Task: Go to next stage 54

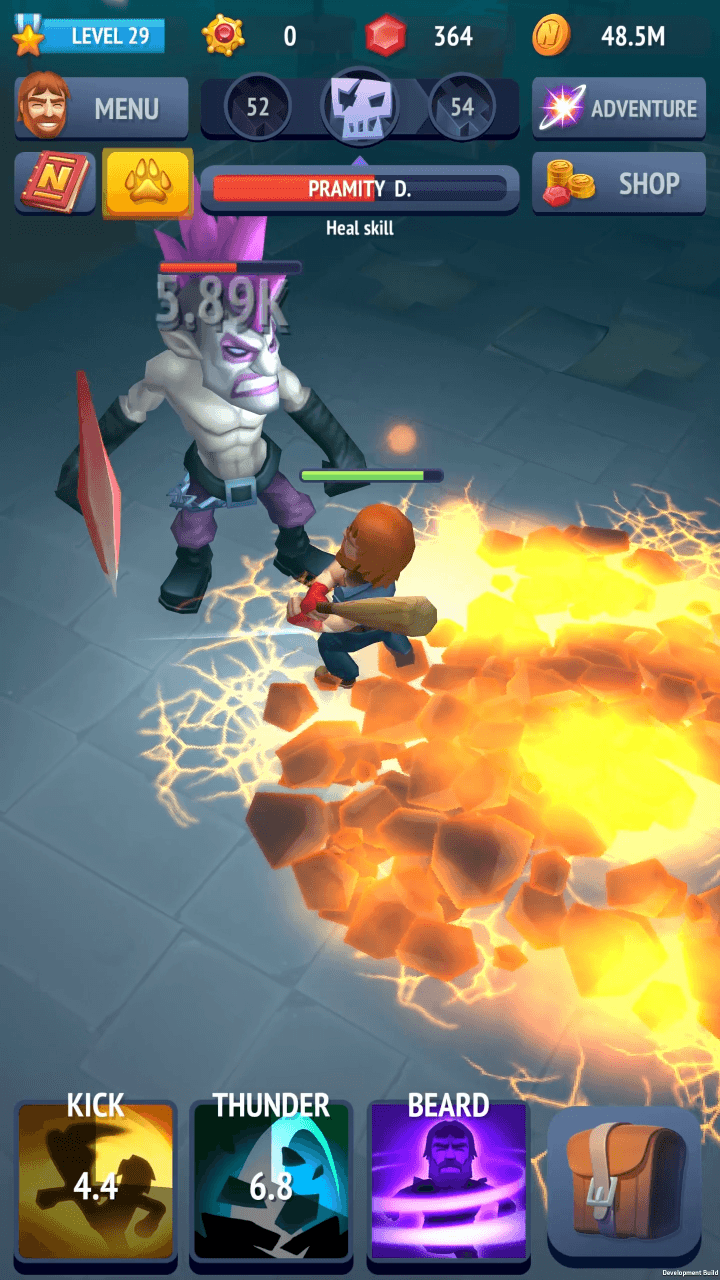Action: tap(462, 106)
